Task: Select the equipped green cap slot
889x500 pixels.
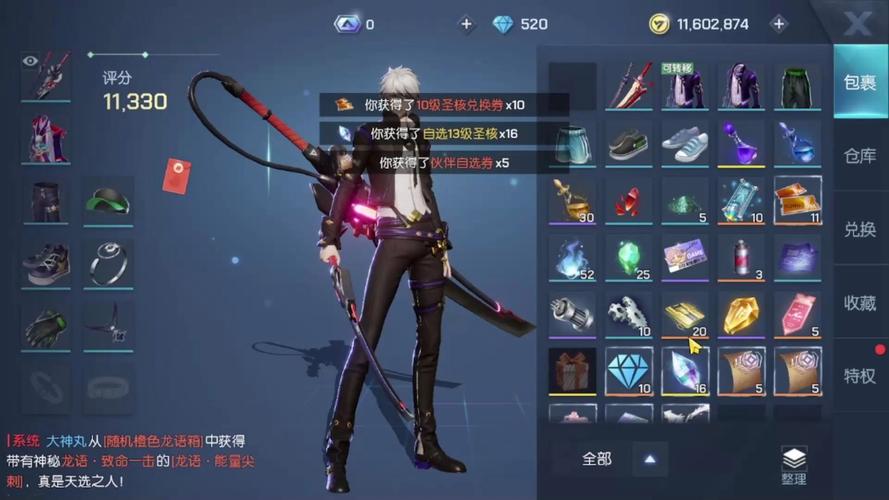Action: pos(108,202)
